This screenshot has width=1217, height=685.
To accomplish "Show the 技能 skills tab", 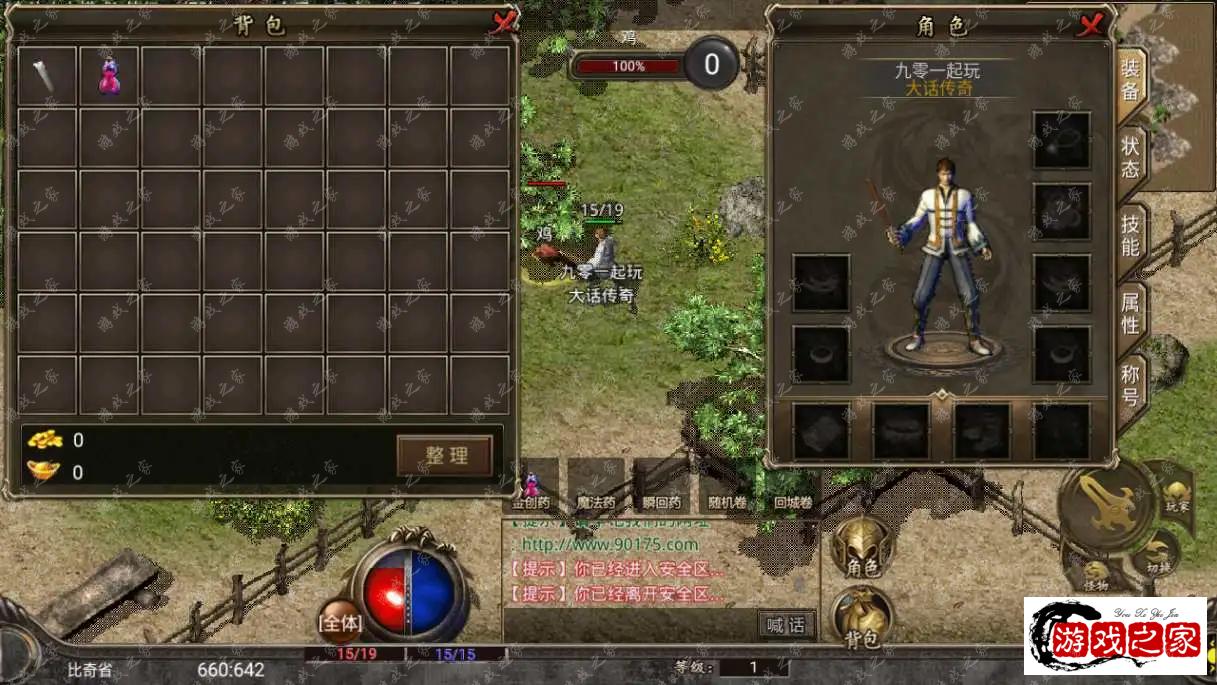I will point(1130,235).
